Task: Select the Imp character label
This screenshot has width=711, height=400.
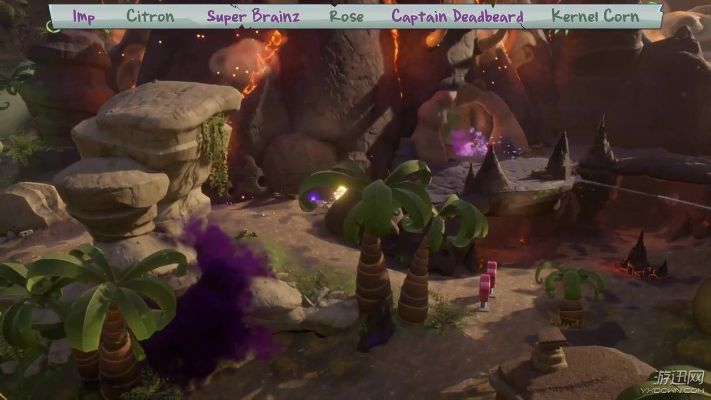Action: (83, 16)
